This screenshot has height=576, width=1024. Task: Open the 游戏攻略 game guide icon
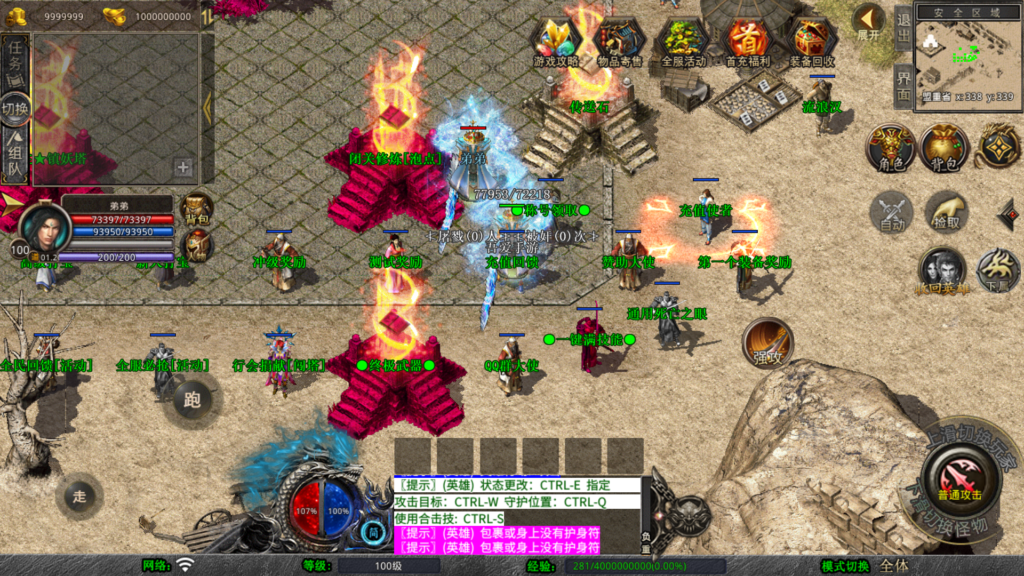click(x=556, y=40)
